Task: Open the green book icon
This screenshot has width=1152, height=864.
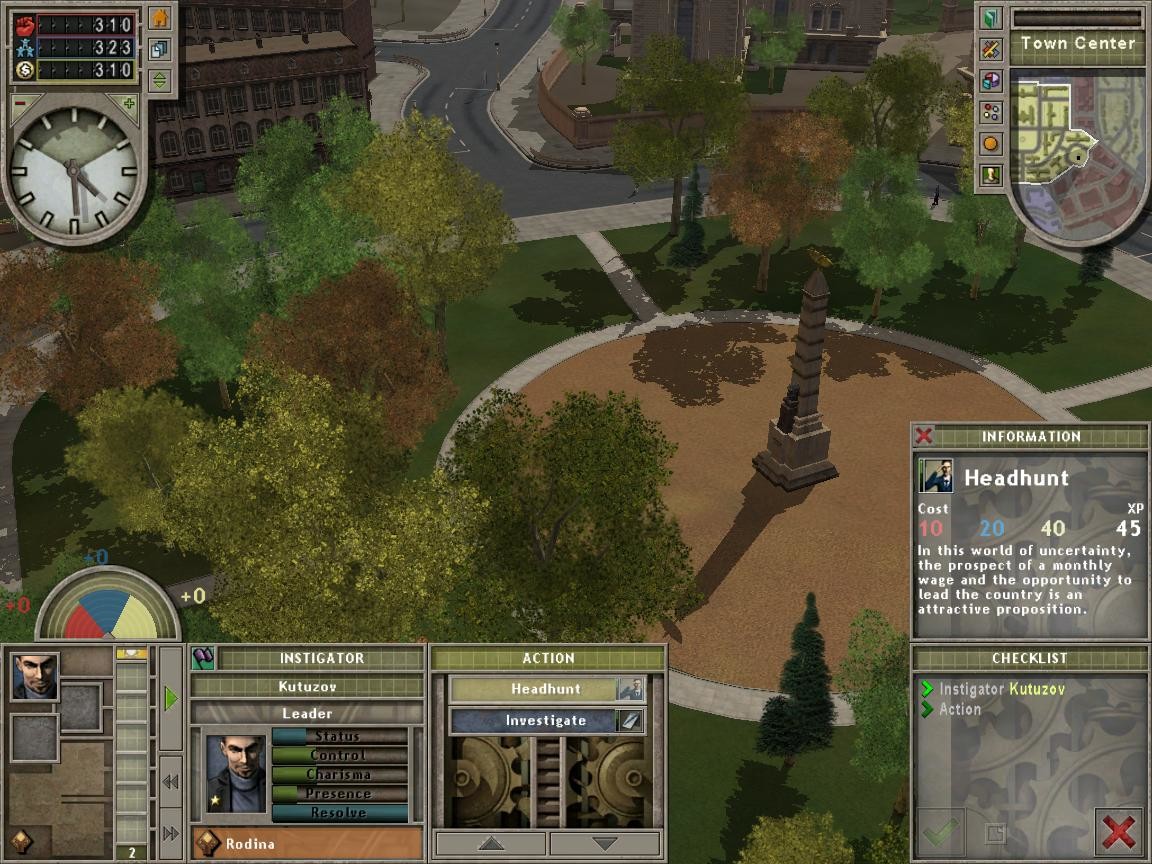Action: (x=990, y=18)
